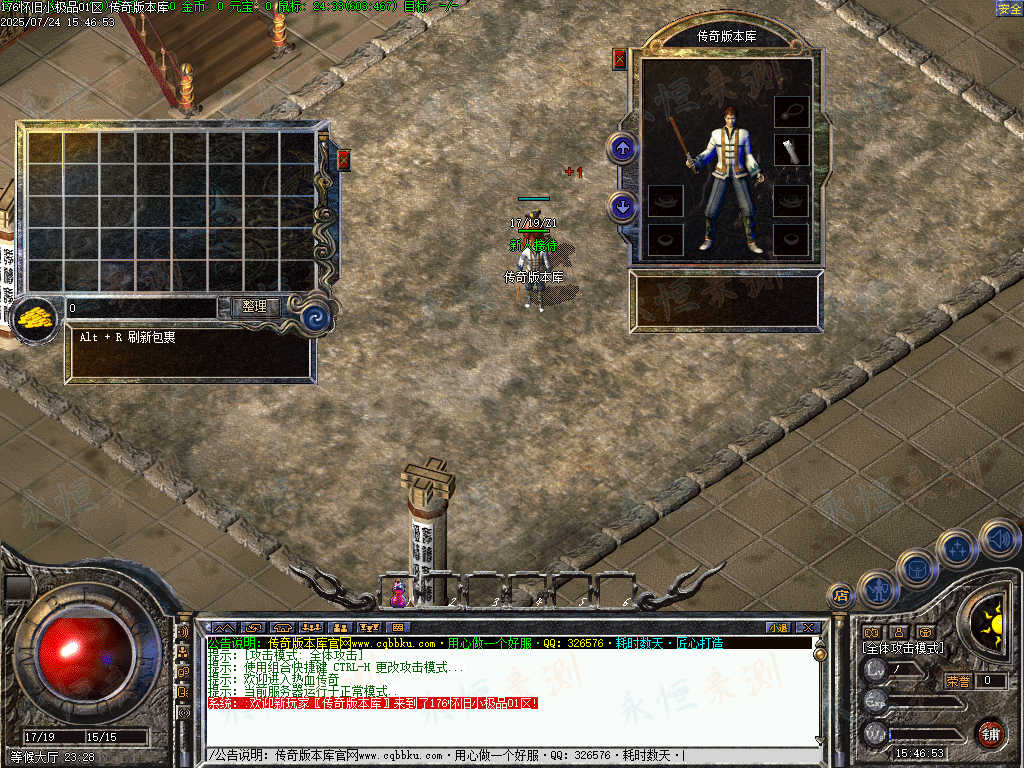This screenshot has height=768, width=1024.
Task: Click the red 铺 stall button
Action: pos(990,733)
